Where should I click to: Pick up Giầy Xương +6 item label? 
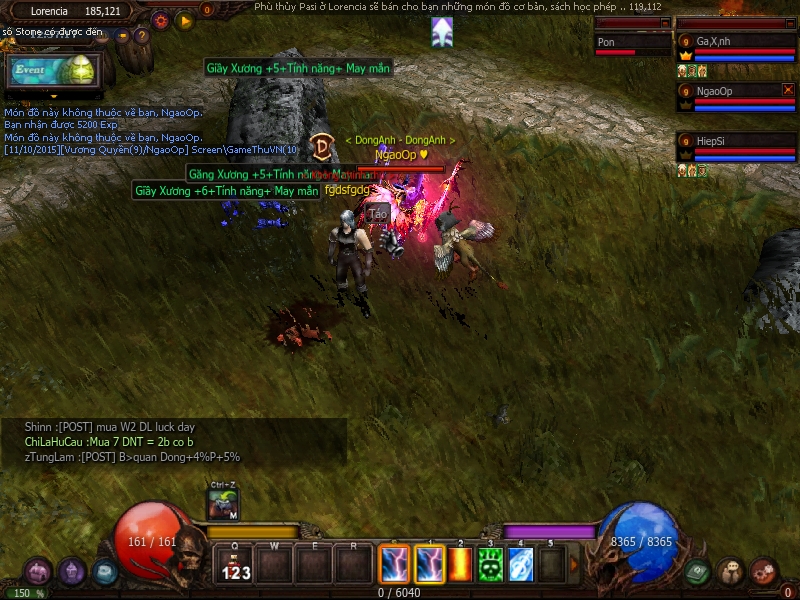coord(227,190)
